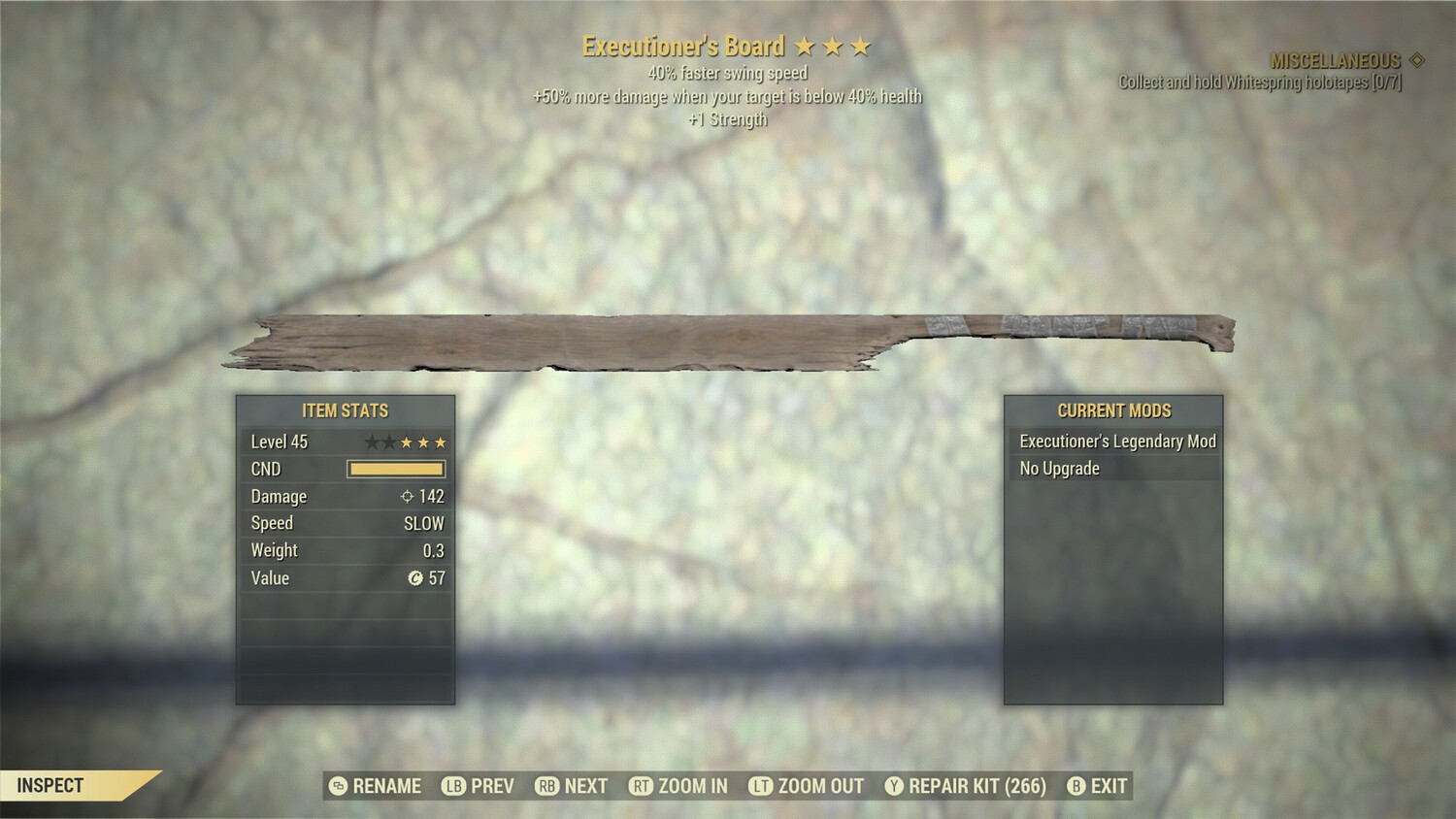Click the CURRENT MODS panel header
The width and height of the screenshot is (1456, 819).
1112,409
